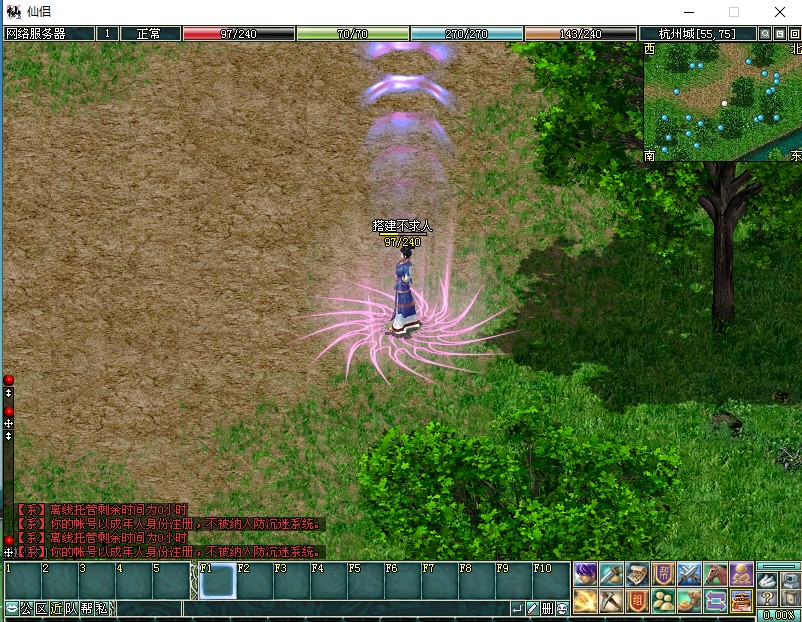802x622 pixels.
Task: Click the purple exchange arrows icon
Action: tap(715, 600)
